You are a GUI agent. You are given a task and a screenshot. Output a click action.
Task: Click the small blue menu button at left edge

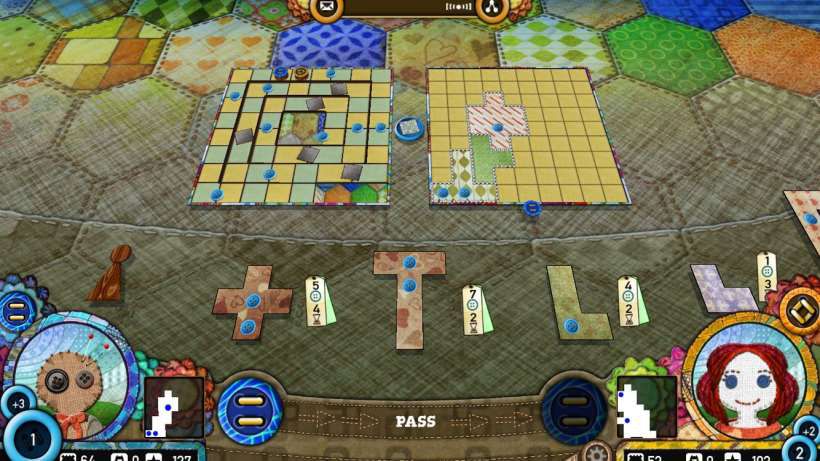pyautogui.click(x=17, y=311)
